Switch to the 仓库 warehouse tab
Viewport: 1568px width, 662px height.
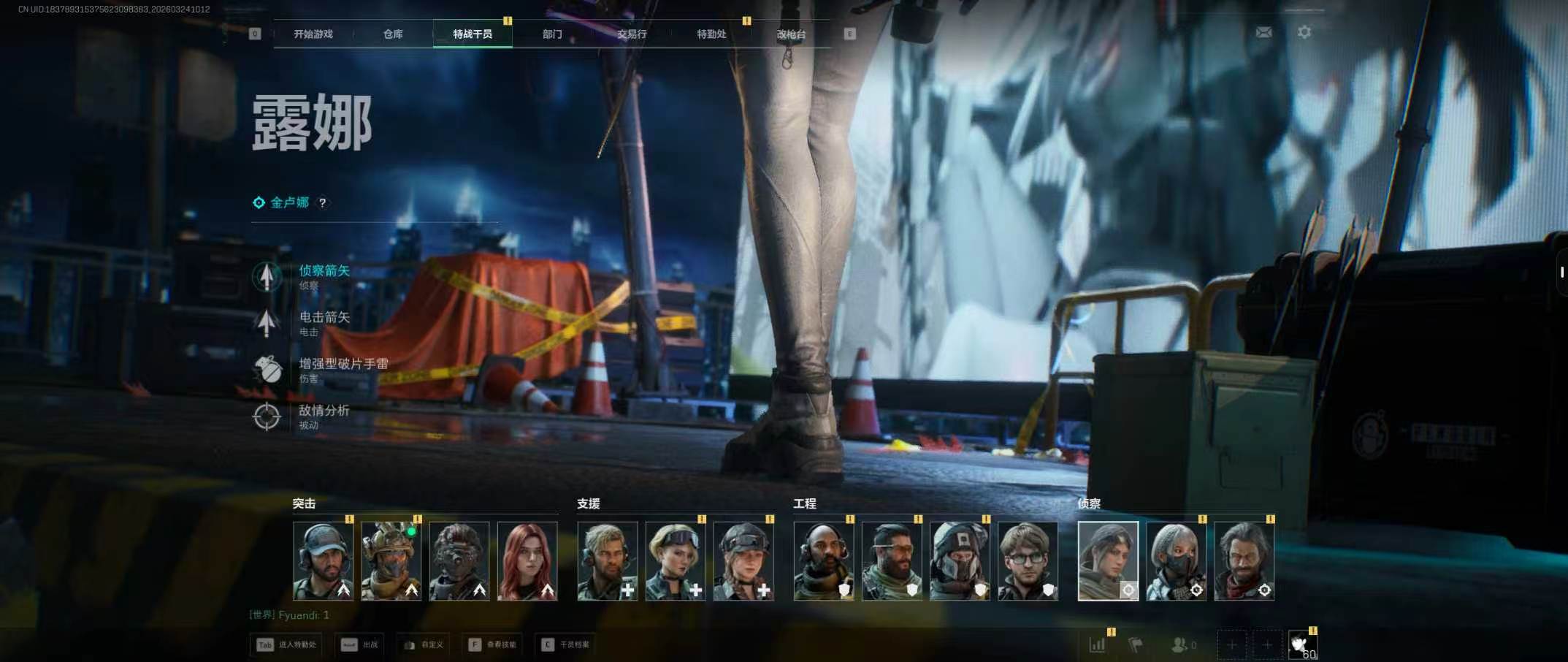[393, 34]
